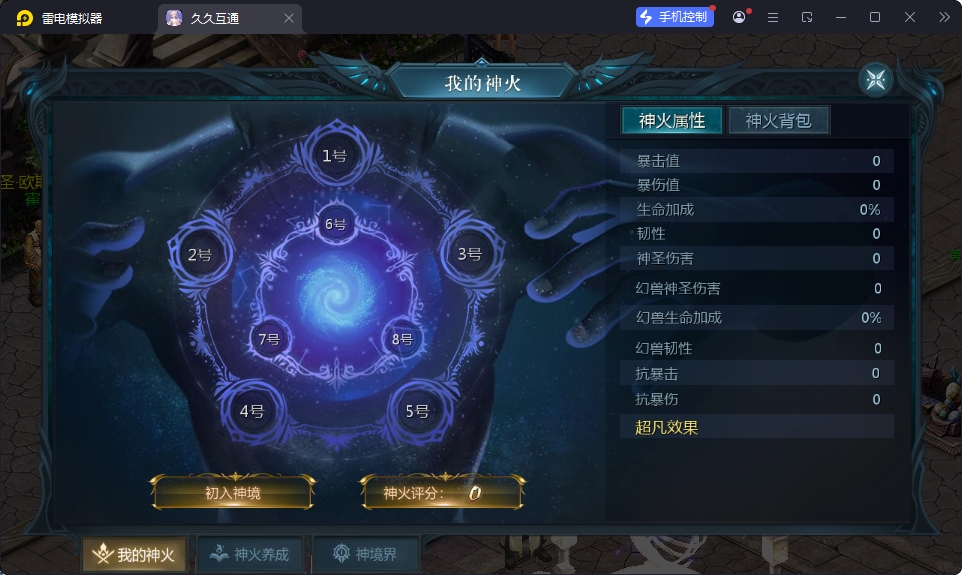
Task: Click the 初入神境 button
Action: click(x=233, y=492)
